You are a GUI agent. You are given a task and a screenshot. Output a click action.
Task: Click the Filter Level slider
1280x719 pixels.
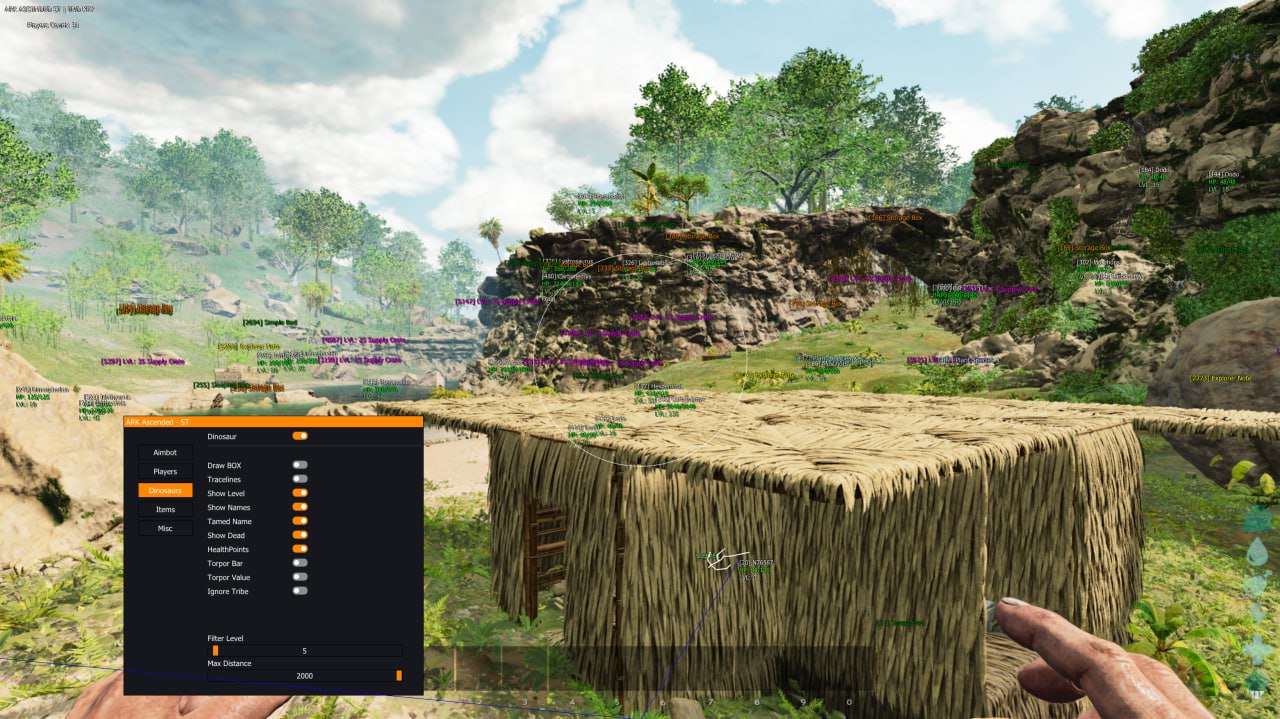(x=305, y=651)
